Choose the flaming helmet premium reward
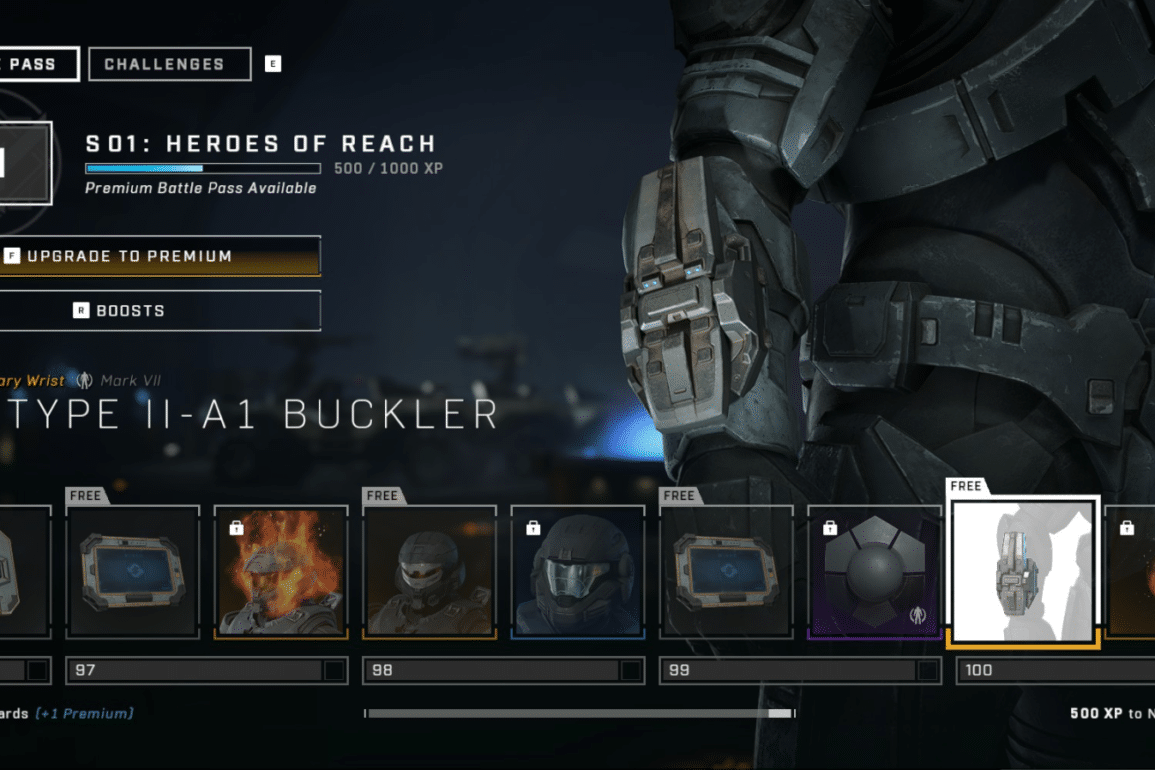This screenshot has width=1155, height=770. click(x=281, y=572)
